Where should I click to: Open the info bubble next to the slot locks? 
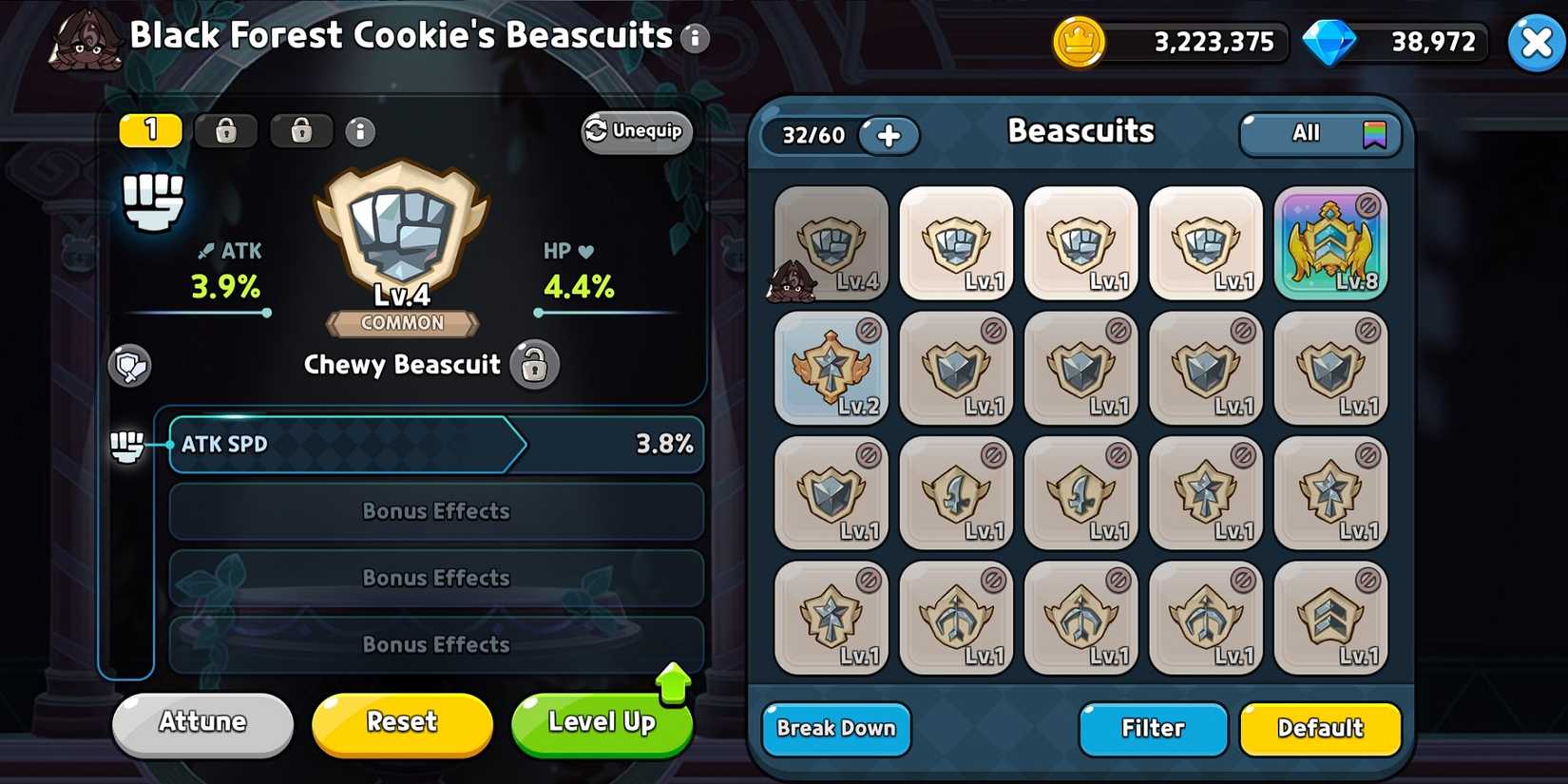[x=359, y=132]
